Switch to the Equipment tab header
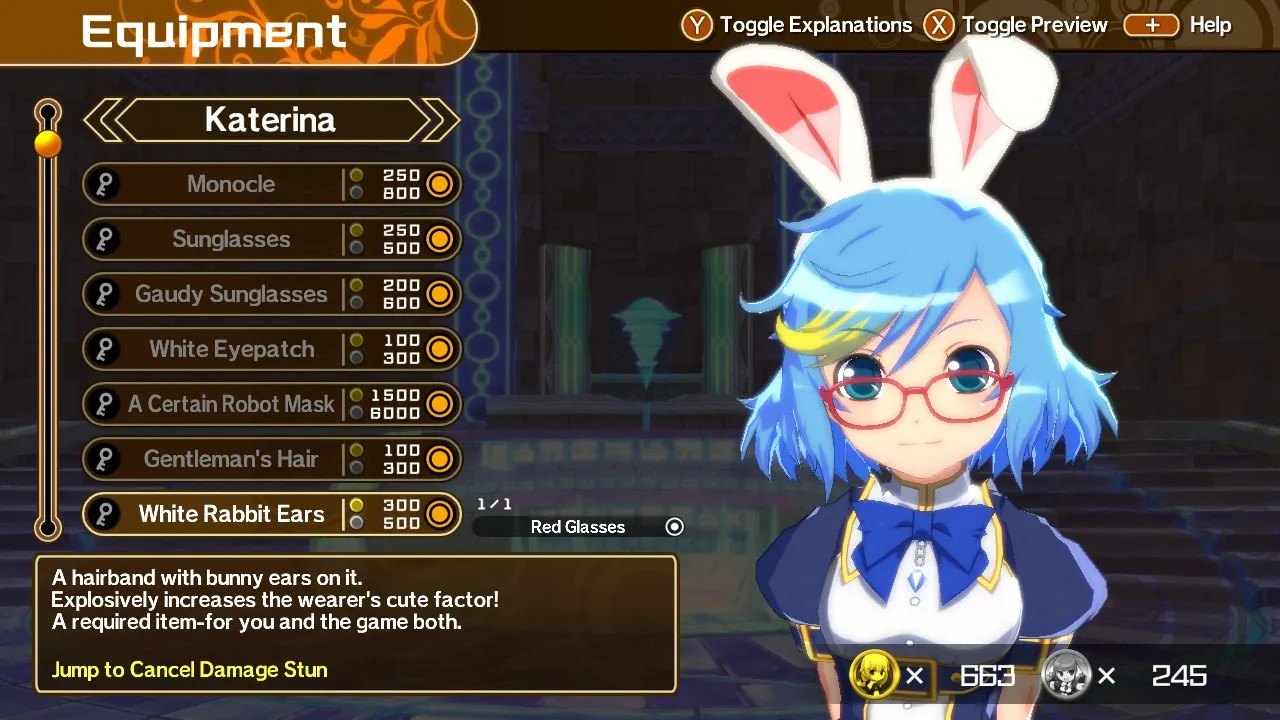 (213, 31)
